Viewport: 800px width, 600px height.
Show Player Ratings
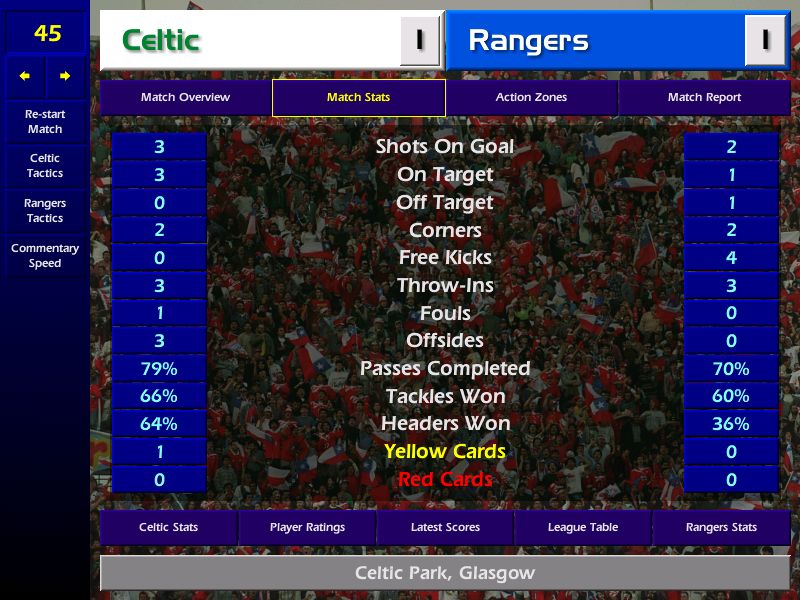pyautogui.click(x=307, y=527)
